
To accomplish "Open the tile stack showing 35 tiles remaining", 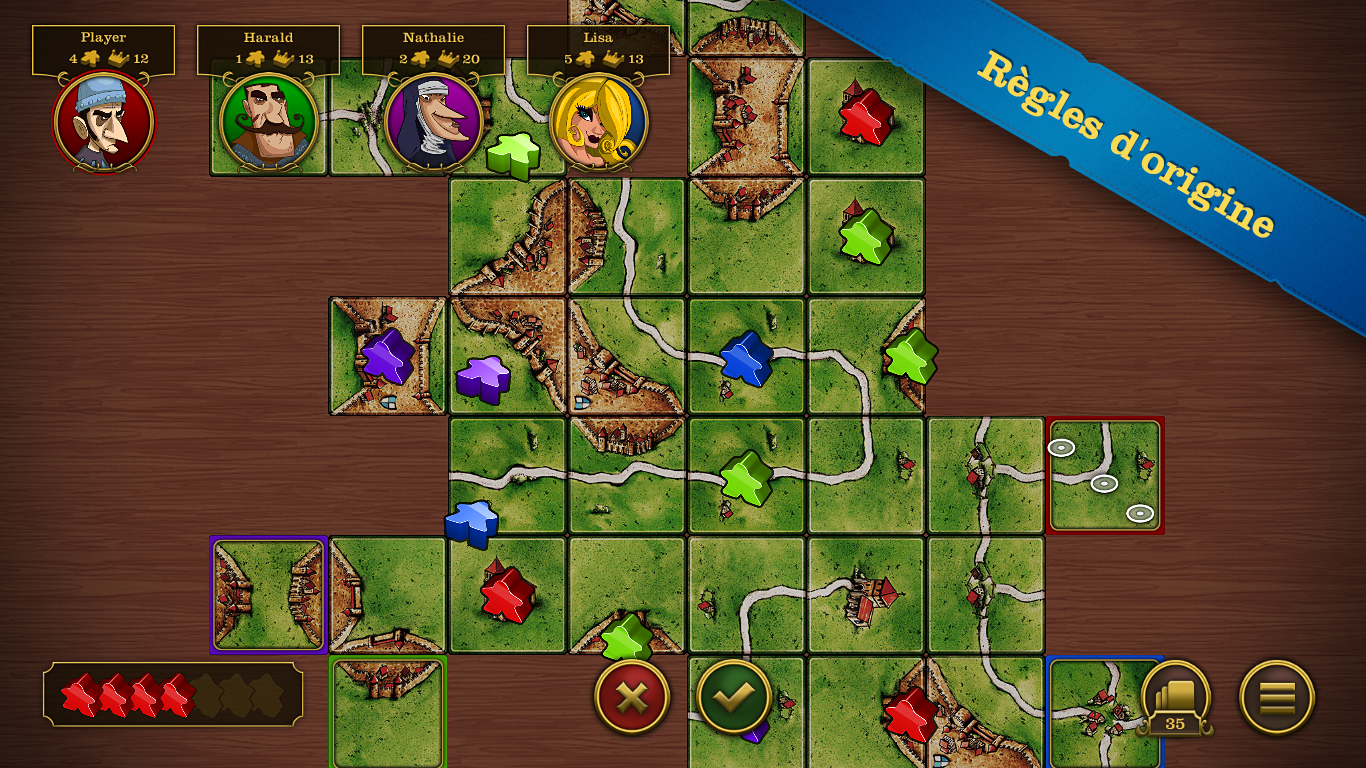I will (x=1177, y=697).
